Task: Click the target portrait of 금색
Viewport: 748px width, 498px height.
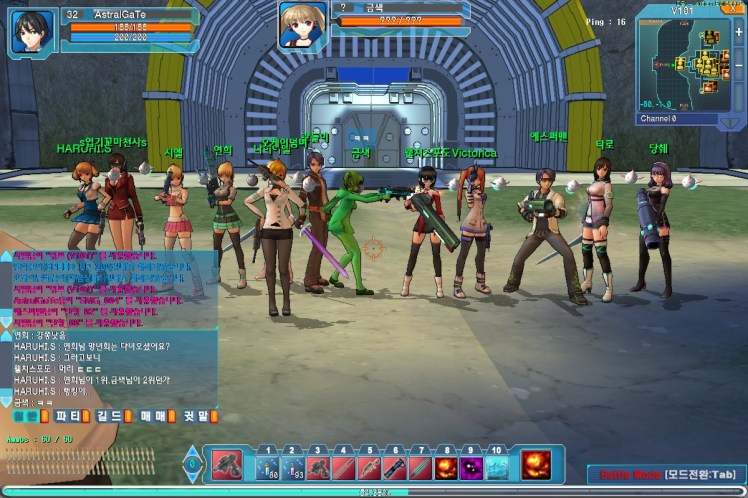Action: [299, 25]
